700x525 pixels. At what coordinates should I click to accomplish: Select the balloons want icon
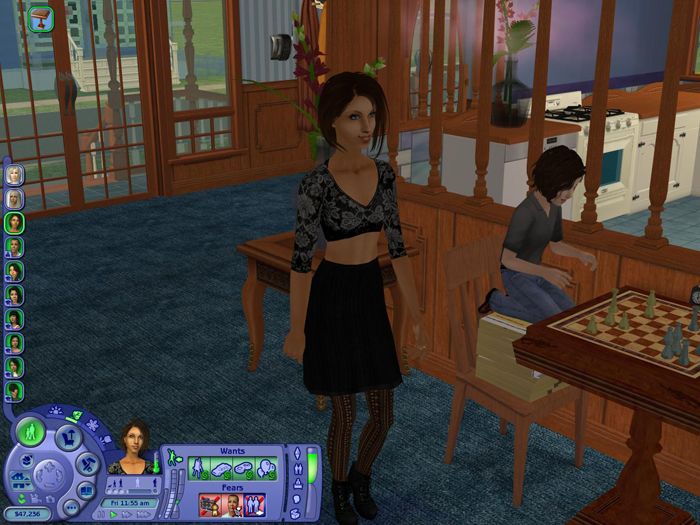[x=266, y=467]
